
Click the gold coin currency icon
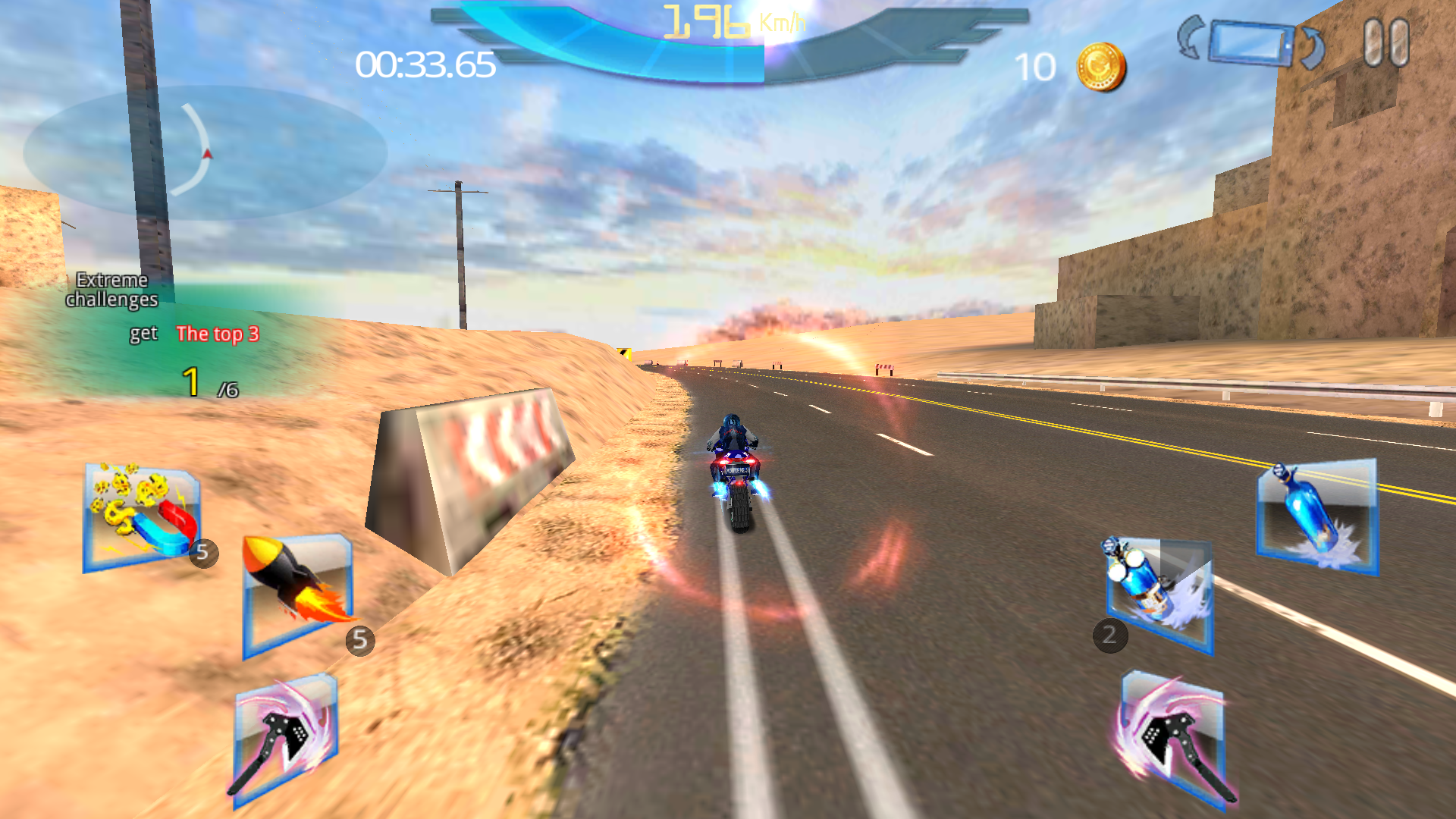tap(1099, 67)
